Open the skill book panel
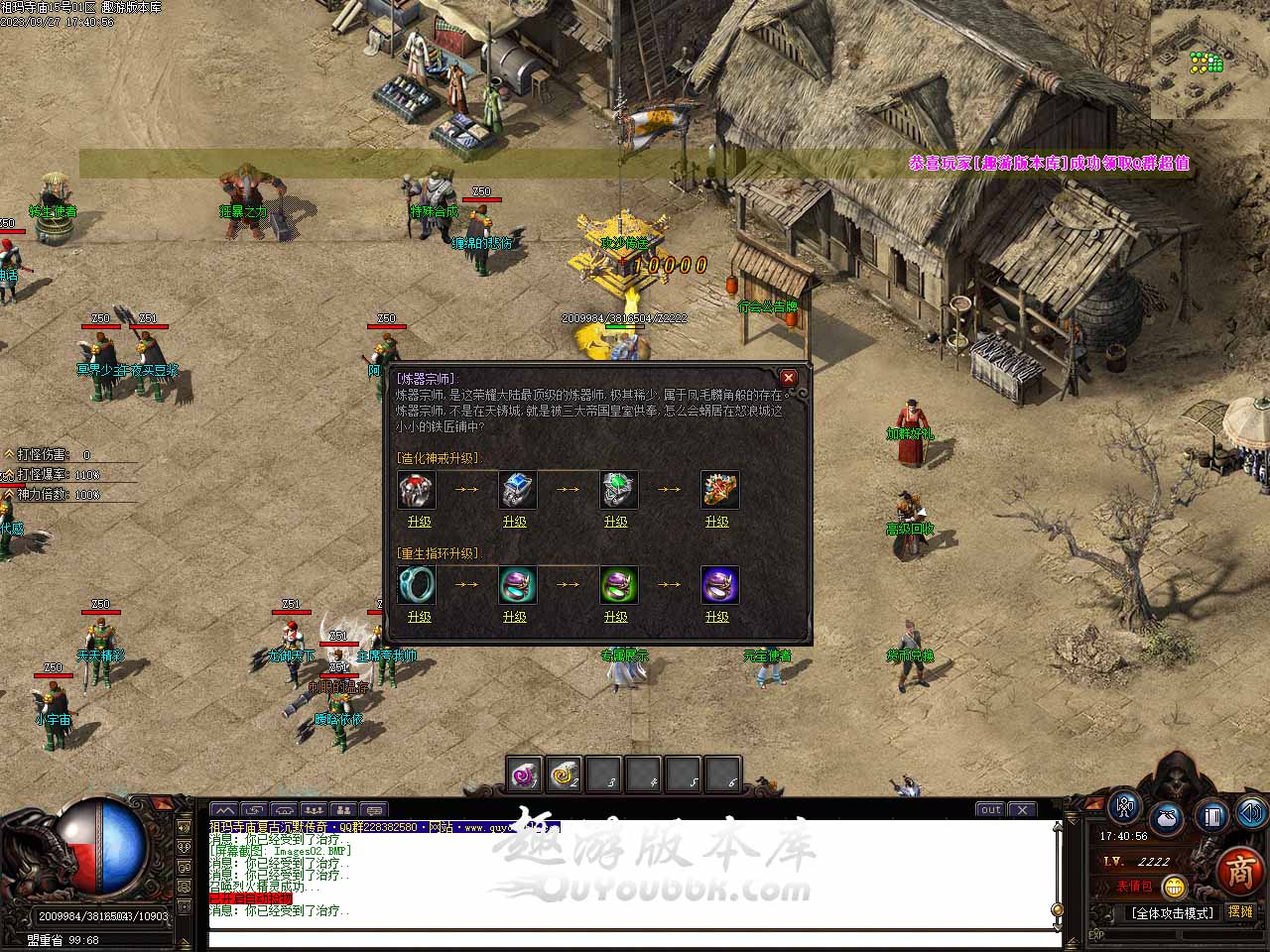Image resolution: width=1270 pixels, height=952 pixels. point(1210,816)
